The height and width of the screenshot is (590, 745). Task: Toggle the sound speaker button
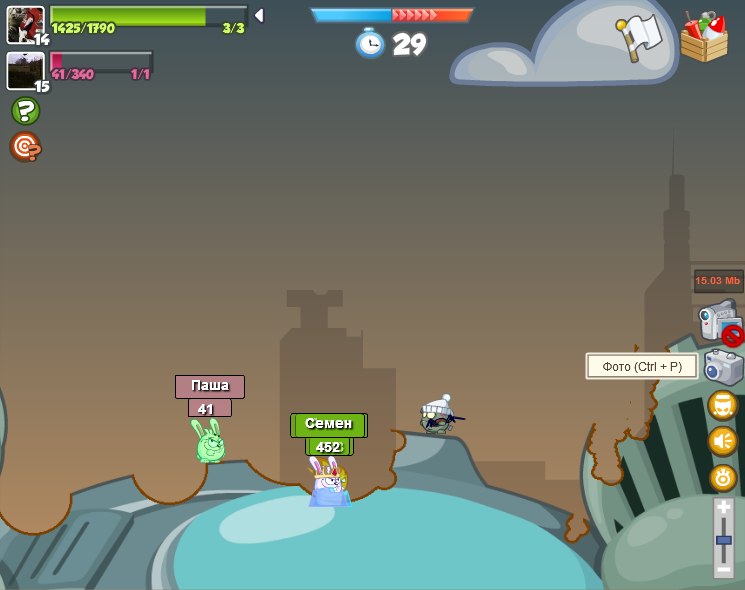[x=722, y=441]
